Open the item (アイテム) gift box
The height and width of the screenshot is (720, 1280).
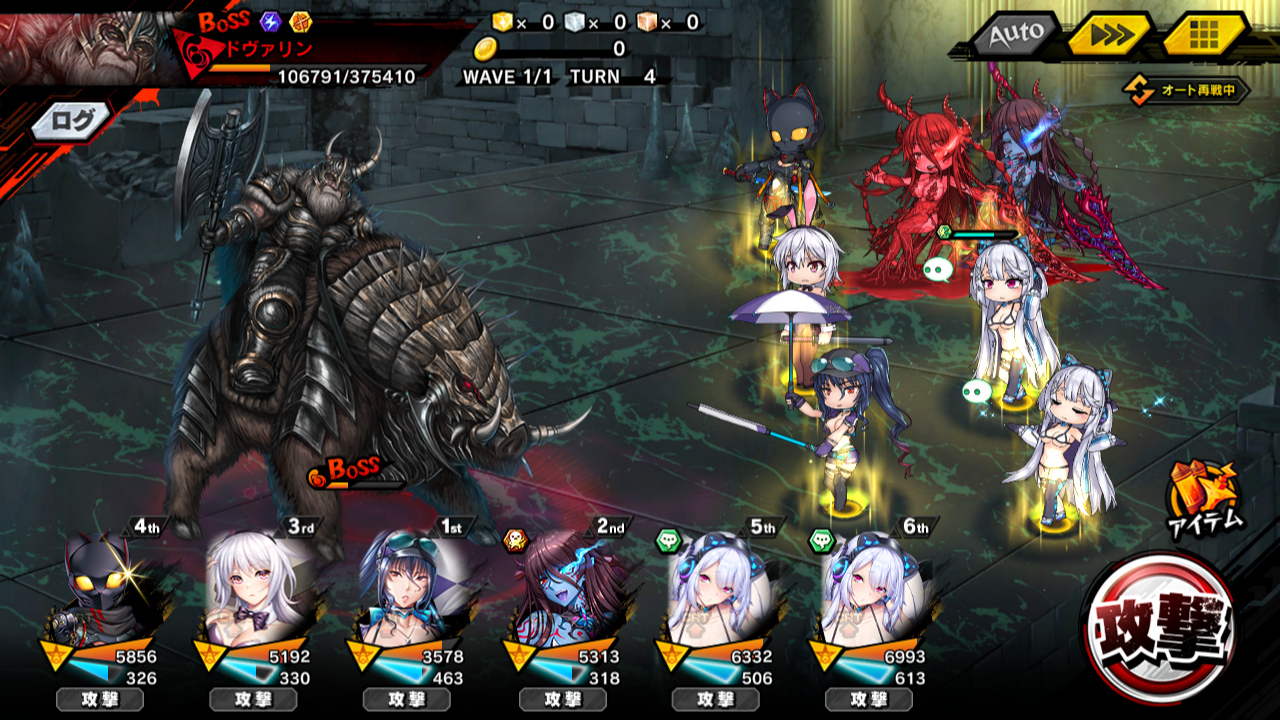[1205, 498]
